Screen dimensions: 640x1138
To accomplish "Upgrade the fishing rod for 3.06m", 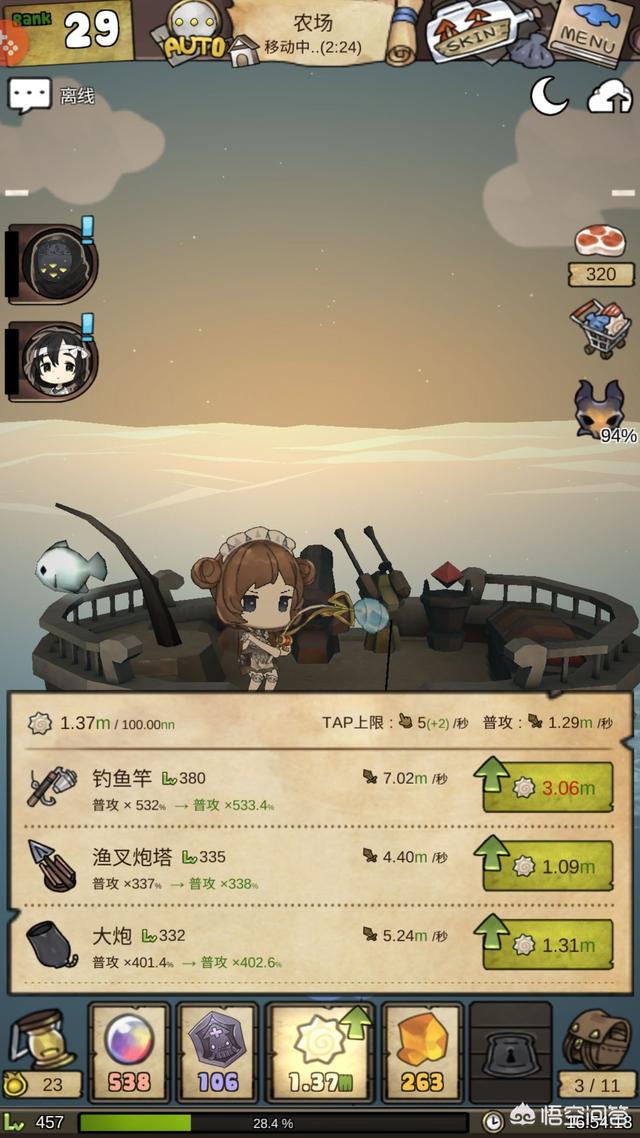I will pos(547,788).
